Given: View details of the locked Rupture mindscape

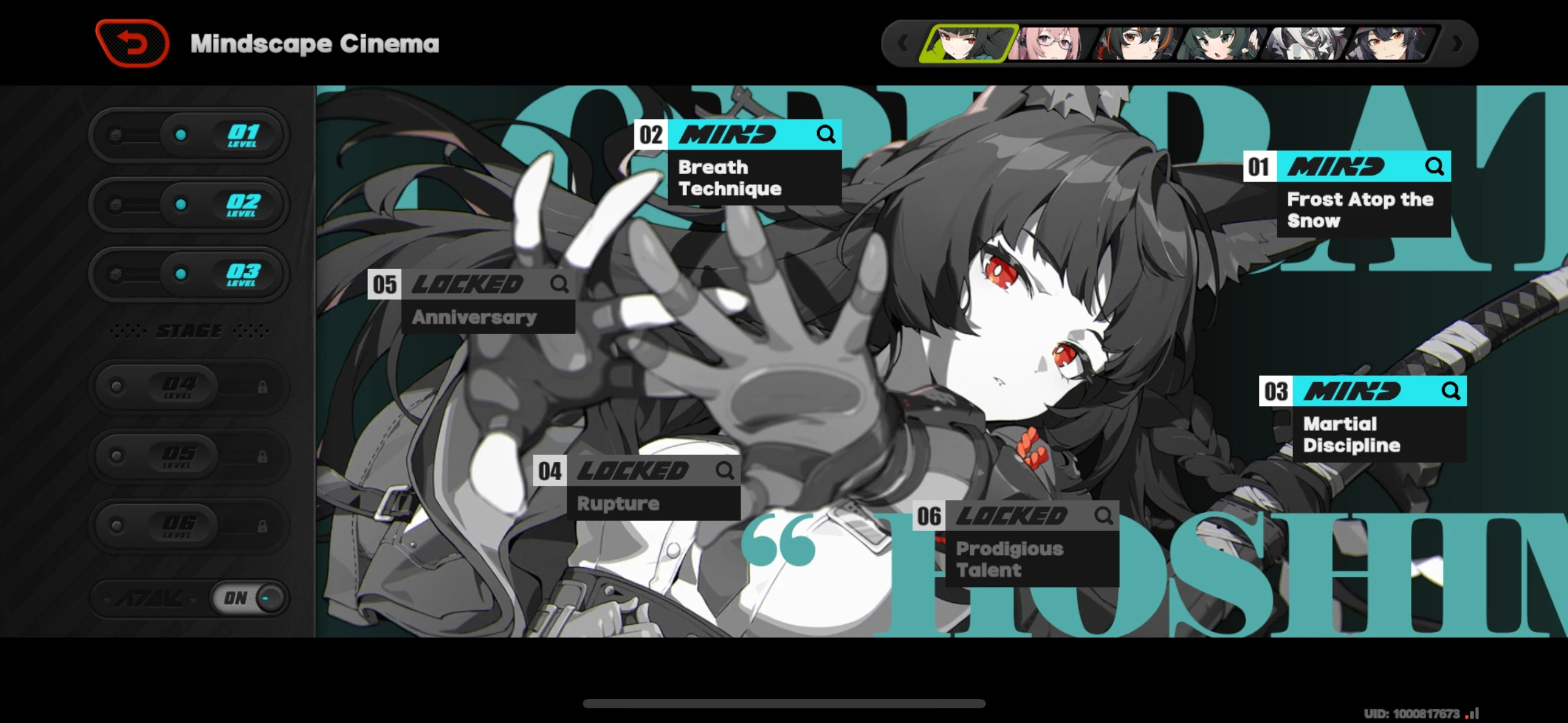Looking at the screenshot, I should (x=725, y=470).
